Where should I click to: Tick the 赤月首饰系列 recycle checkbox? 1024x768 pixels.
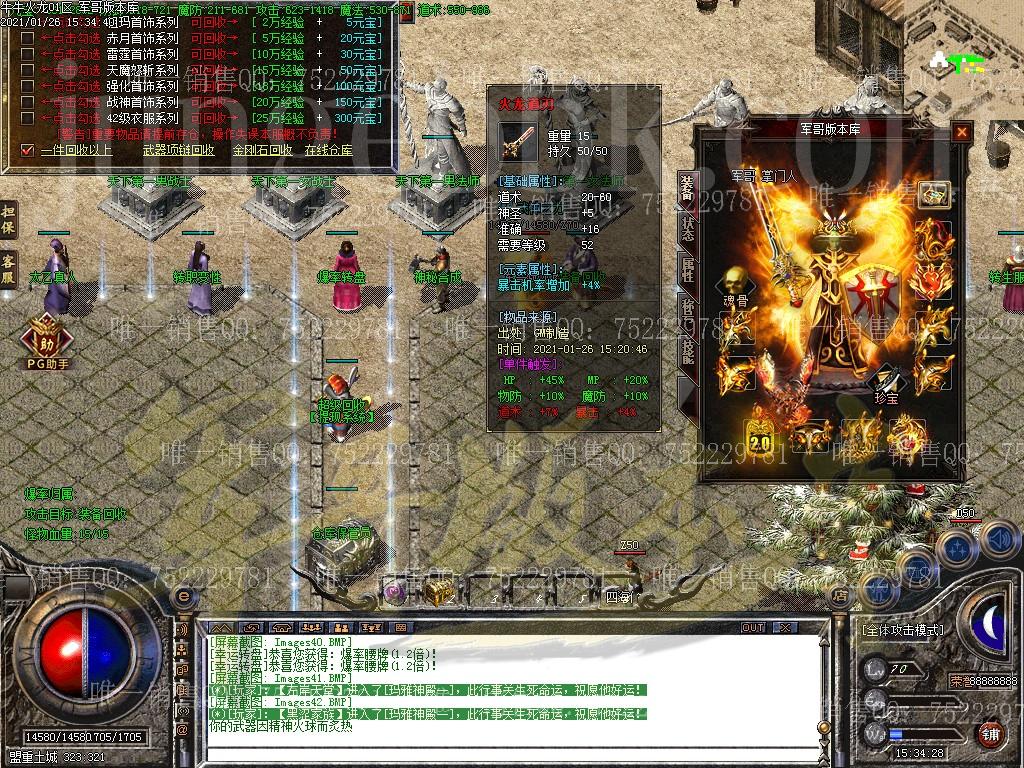(x=28, y=38)
